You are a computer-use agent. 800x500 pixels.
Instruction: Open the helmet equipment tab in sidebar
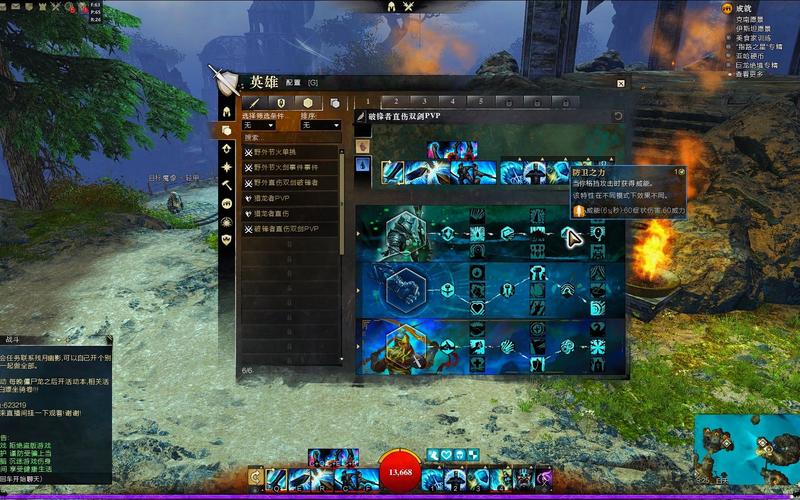pyautogui.click(x=227, y=112)
